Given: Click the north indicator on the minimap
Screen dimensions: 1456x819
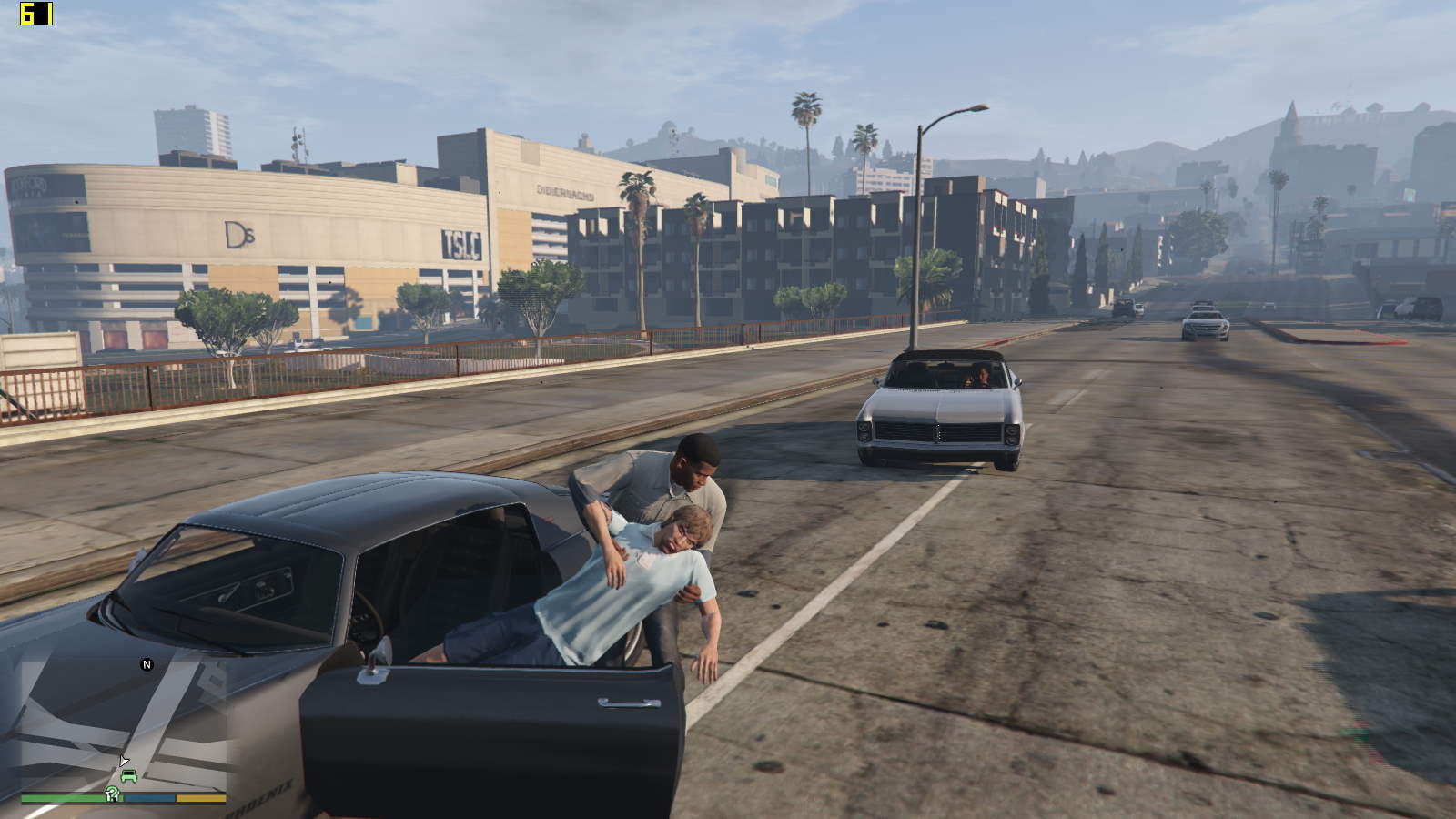Looking at the screenshot, I should [x=147, y=665].
